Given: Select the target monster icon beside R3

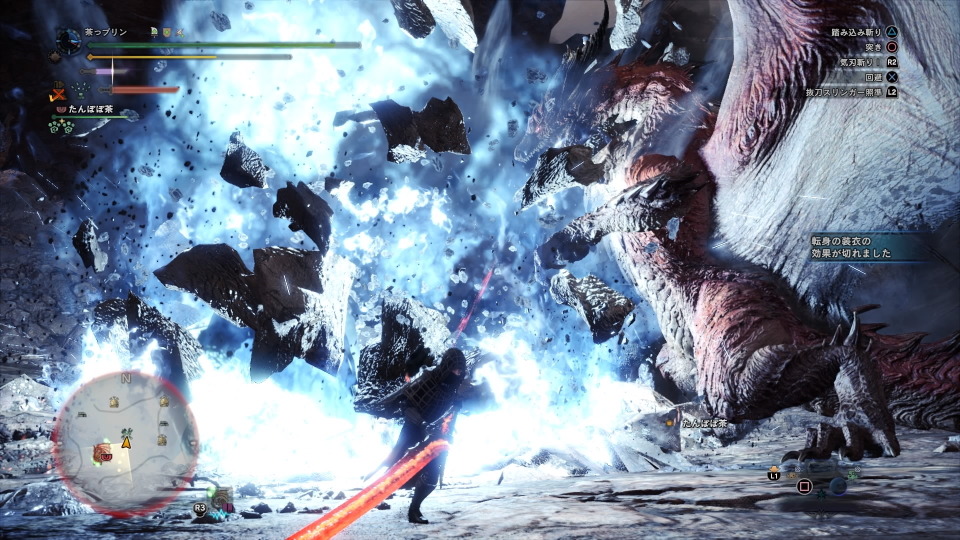Looking at the screenshot, I should (223, 498).
